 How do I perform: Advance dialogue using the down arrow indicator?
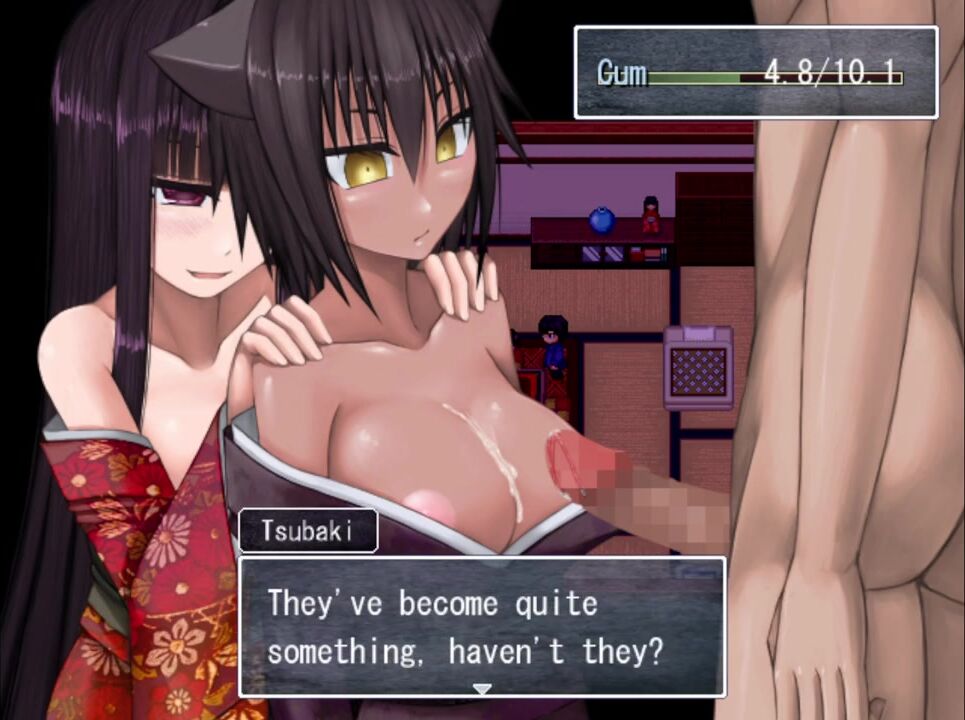click(482, 689)
